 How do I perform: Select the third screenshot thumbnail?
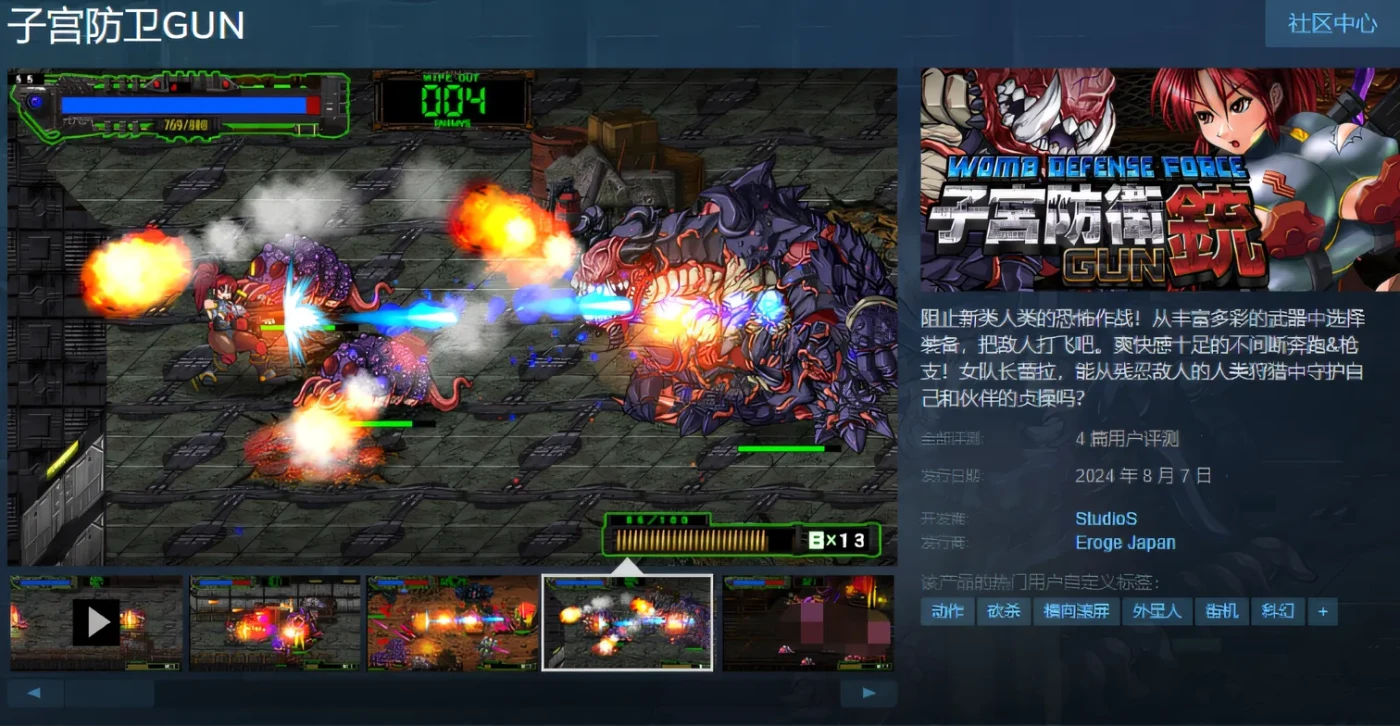click(451, 622)
